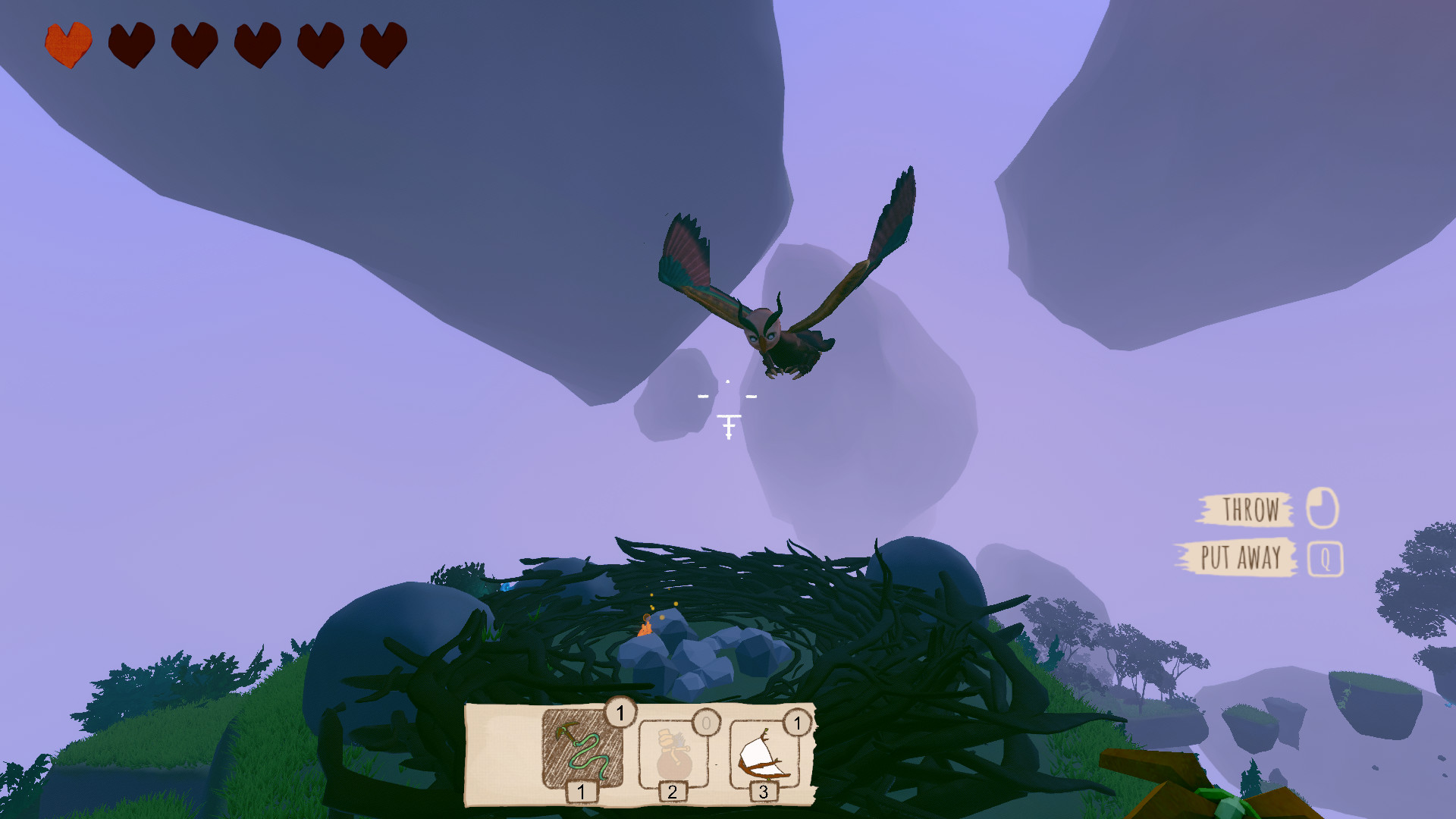Click the small campfire inside the nest
The image size is (1456, 819).
coord(644,629)
